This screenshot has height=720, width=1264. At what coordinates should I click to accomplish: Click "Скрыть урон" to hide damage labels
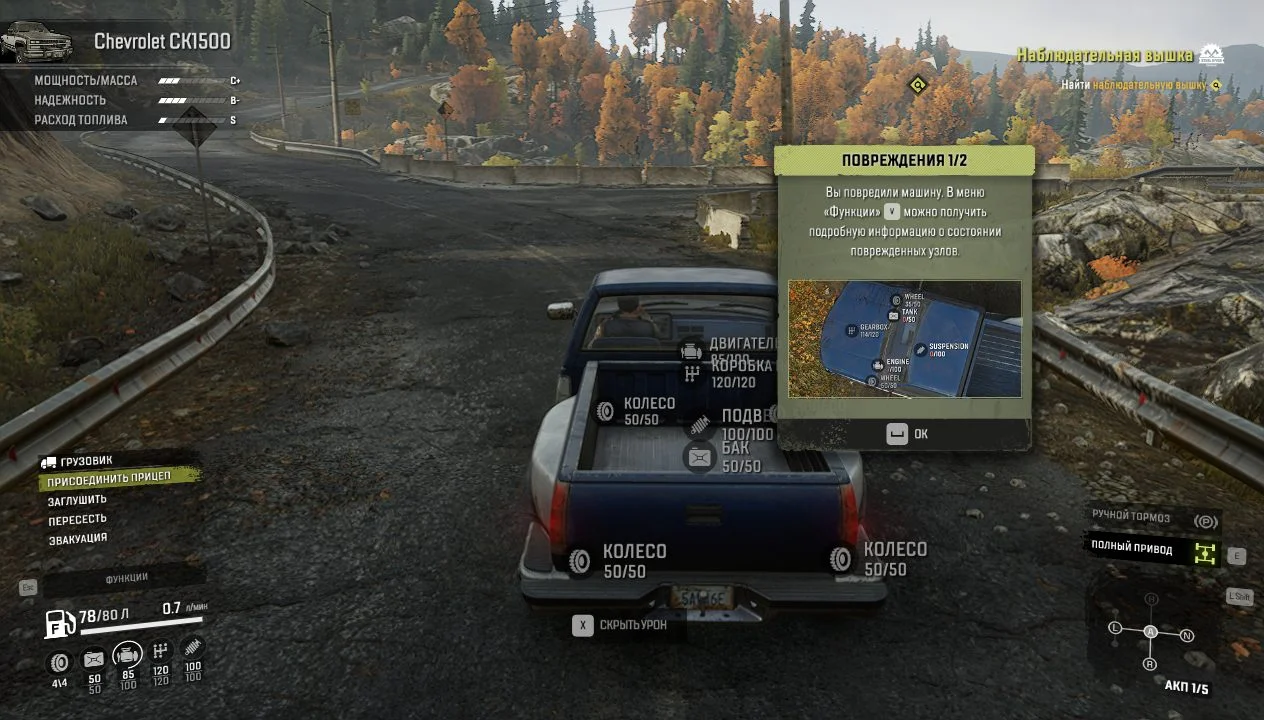[x=620, y=626]
